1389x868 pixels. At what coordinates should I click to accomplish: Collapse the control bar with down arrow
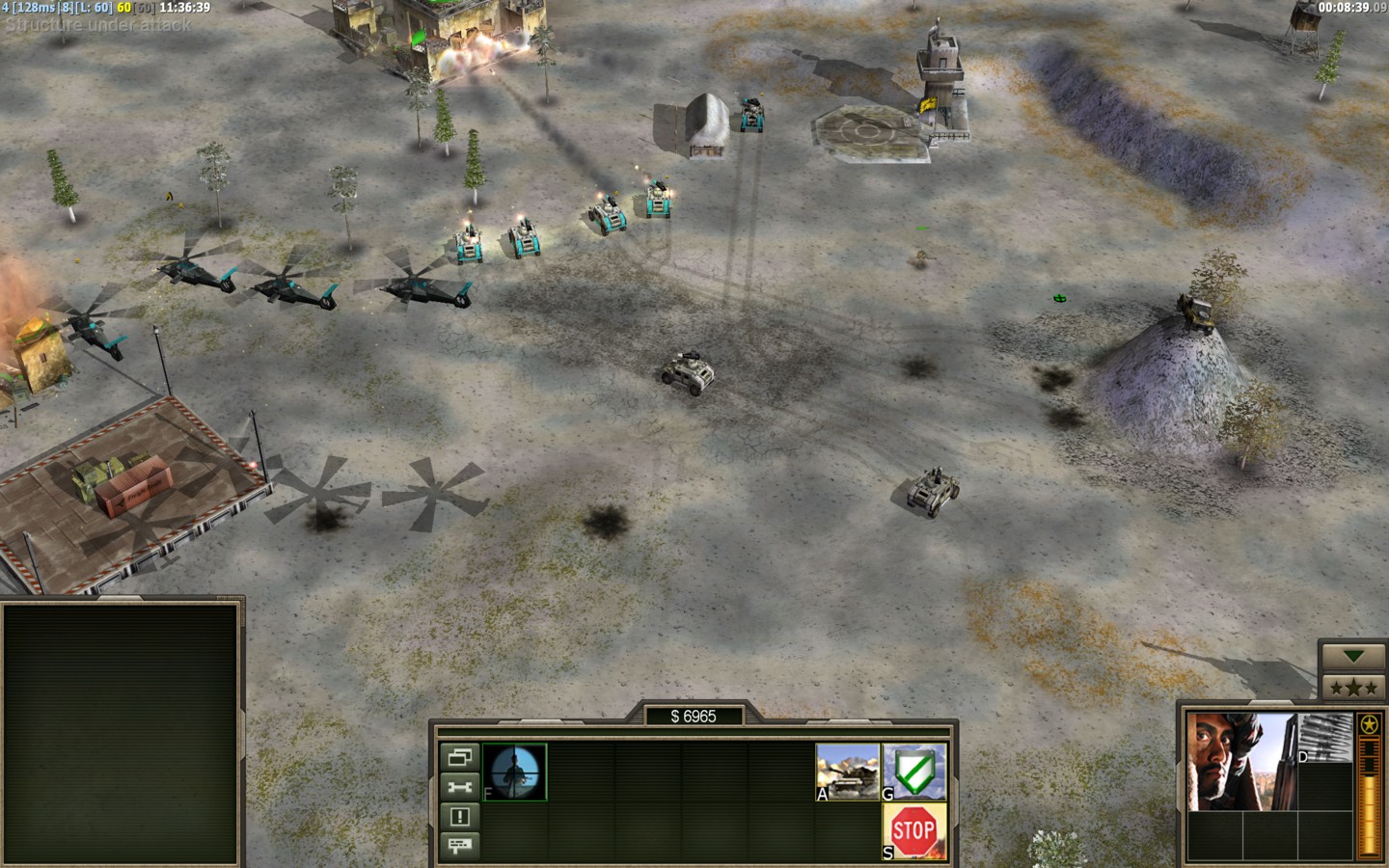click(1353, 657)
